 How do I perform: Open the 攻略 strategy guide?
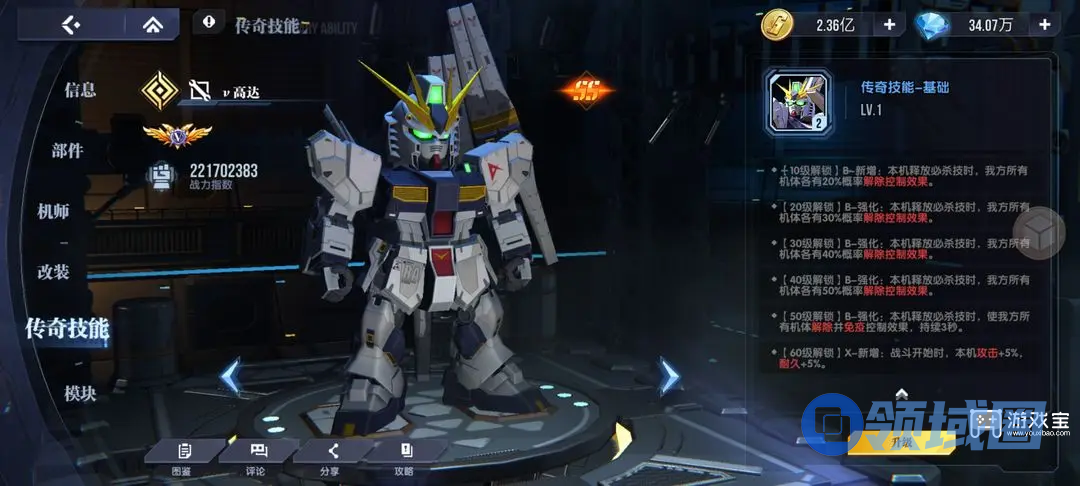click(x=404, y=456)
